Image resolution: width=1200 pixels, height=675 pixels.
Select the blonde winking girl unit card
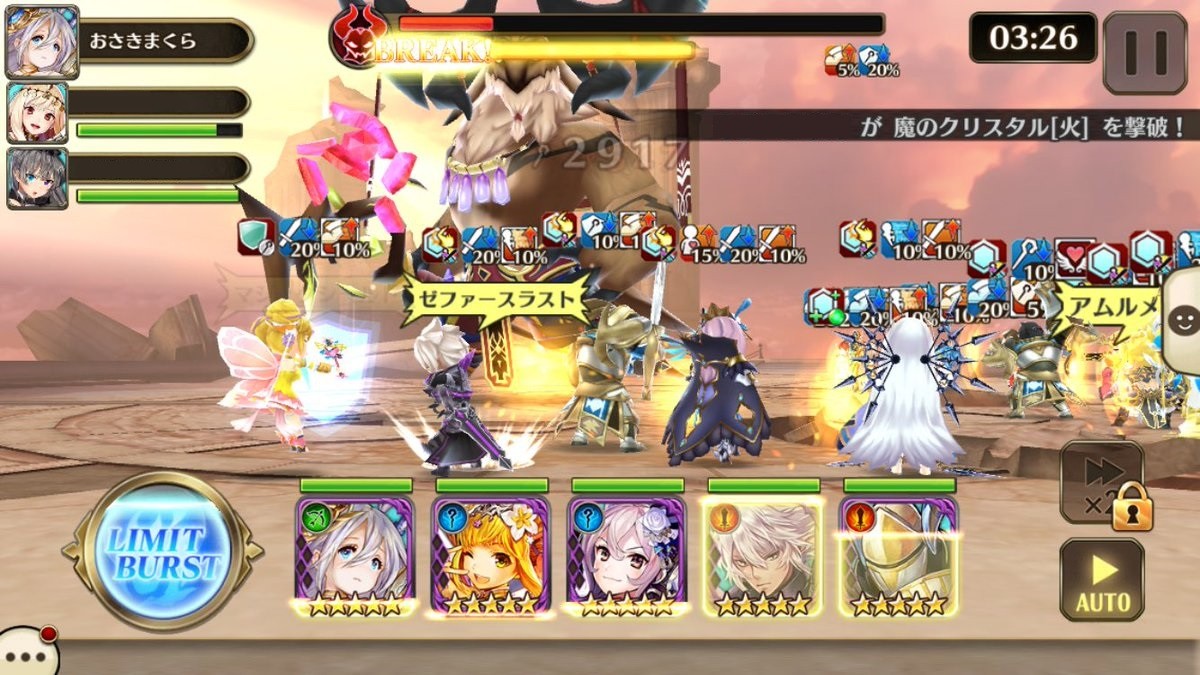point(491,555)
